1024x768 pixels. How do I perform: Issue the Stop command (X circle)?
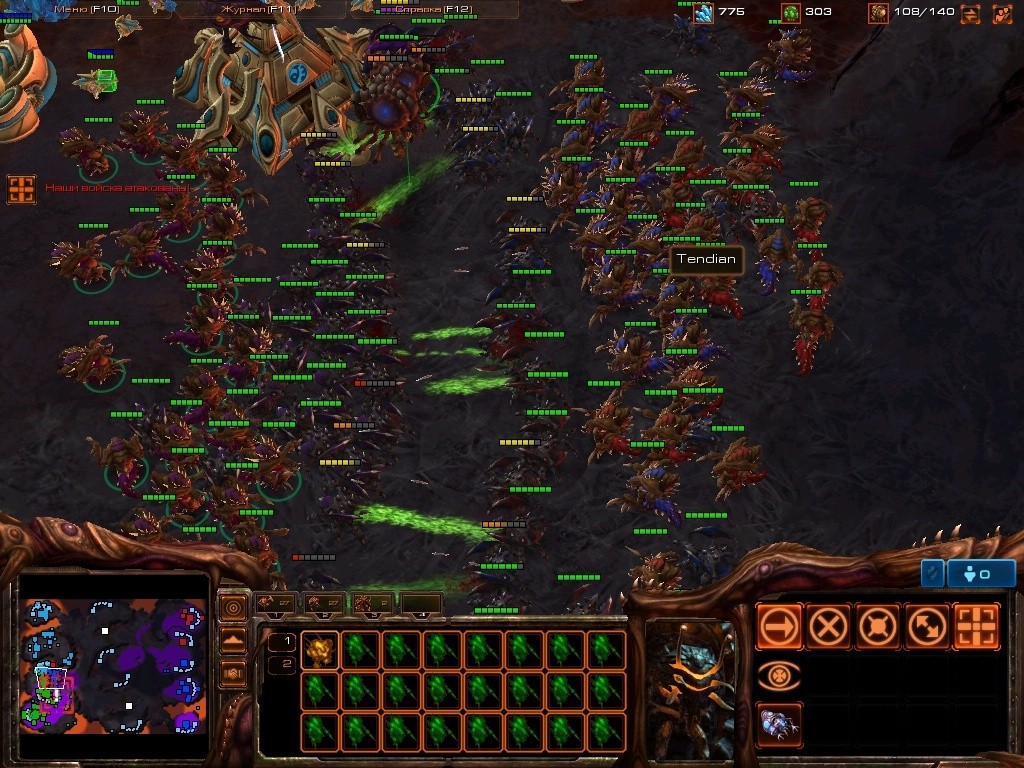point(828,627)
